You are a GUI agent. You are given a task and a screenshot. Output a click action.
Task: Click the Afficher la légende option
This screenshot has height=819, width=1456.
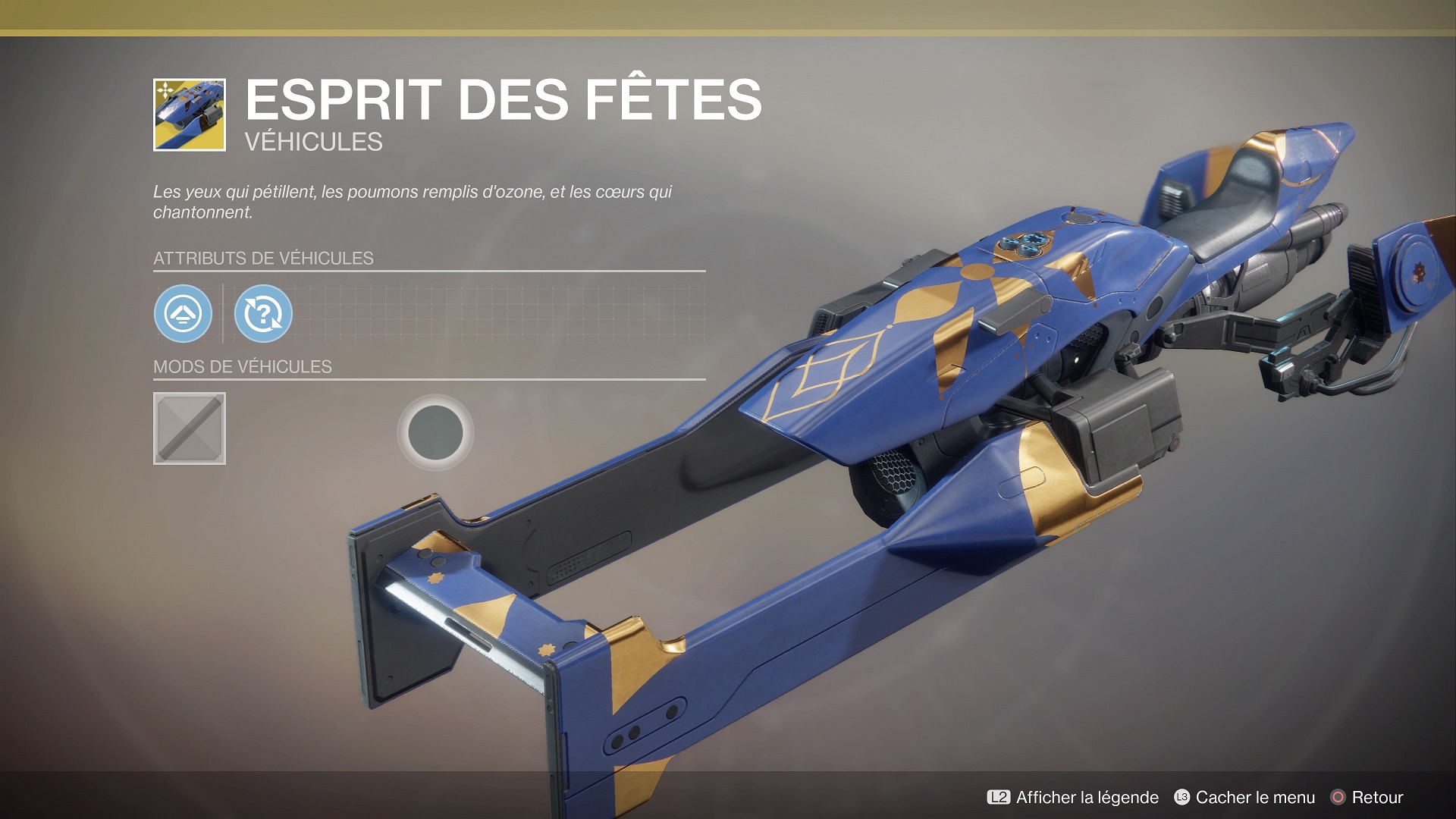pyautogui.click(x=1073, y=797)
